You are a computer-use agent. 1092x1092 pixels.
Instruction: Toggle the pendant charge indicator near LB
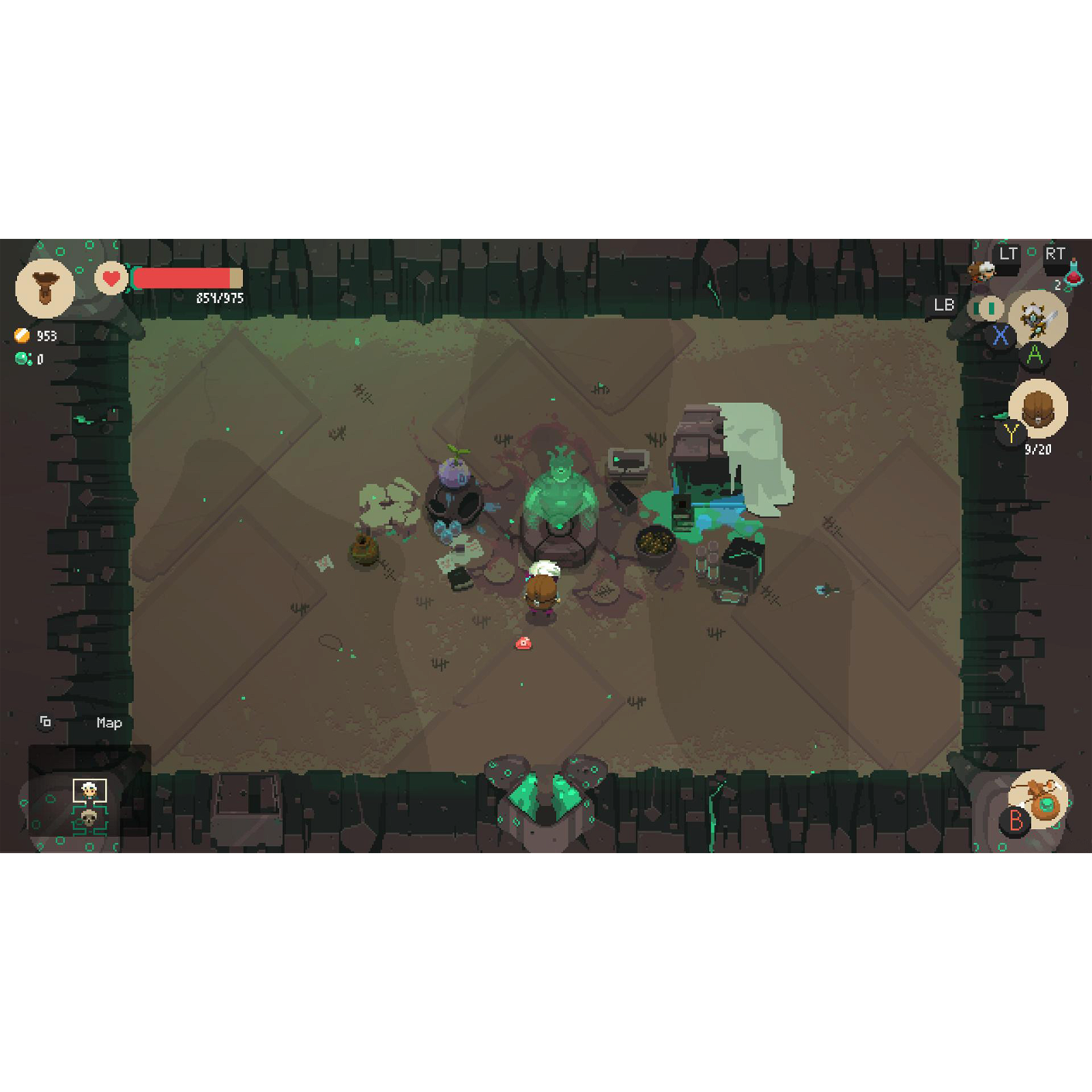[x=986, y=308]
